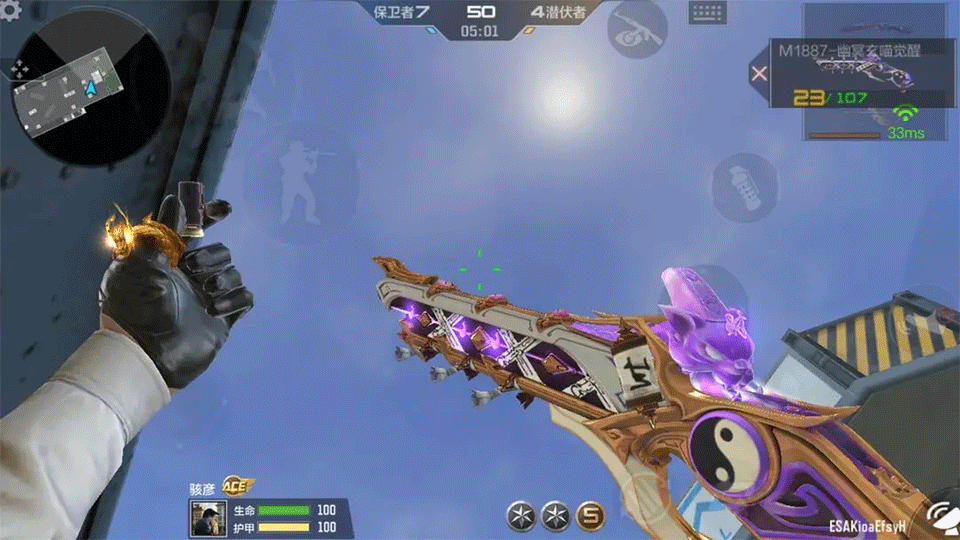Open settings via the gear icon
The width and height of the screenshot is (960, 540).
pos(10,178)
